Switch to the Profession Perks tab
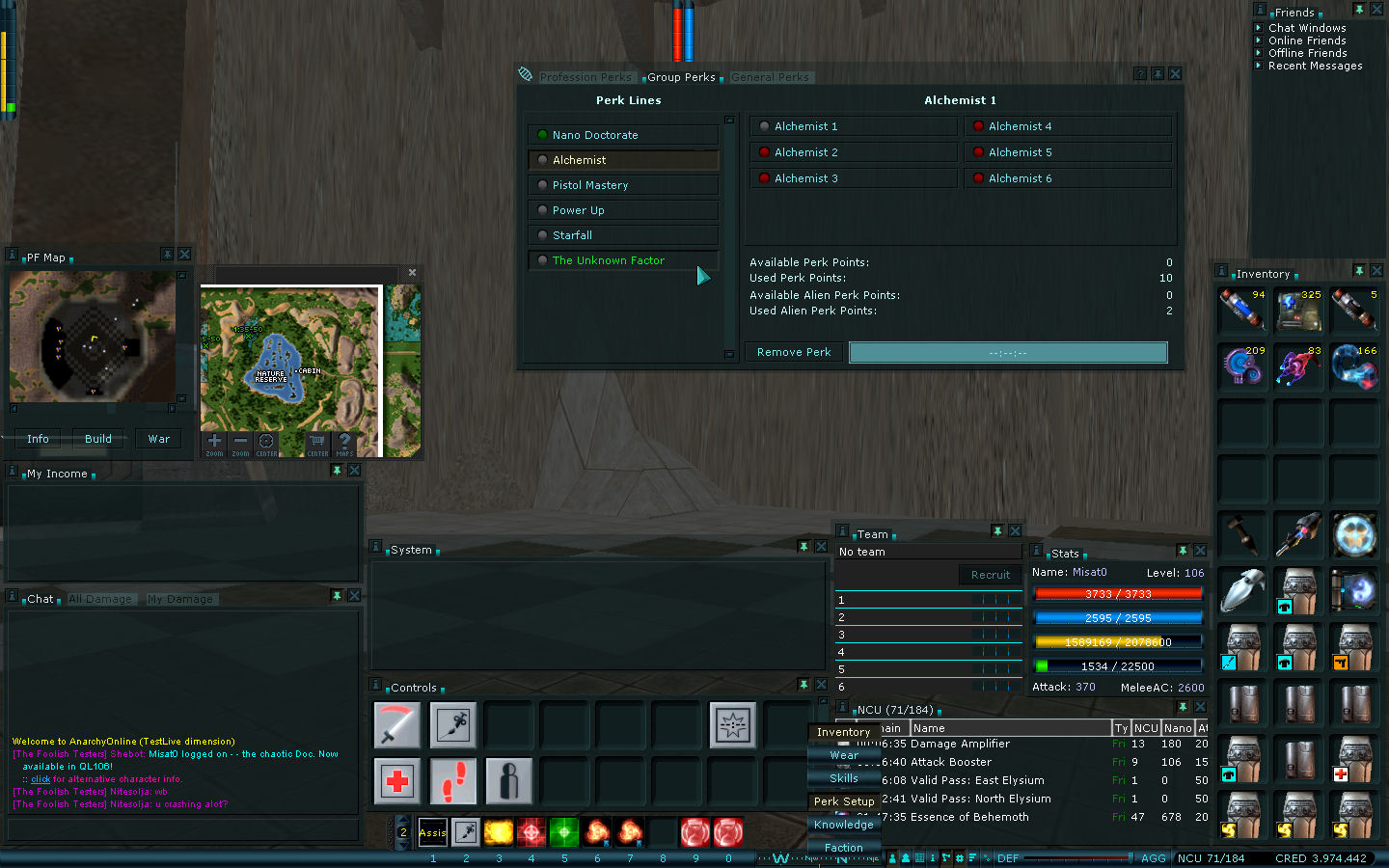The height and width of the screenshot is (868, 1389). 586,77
